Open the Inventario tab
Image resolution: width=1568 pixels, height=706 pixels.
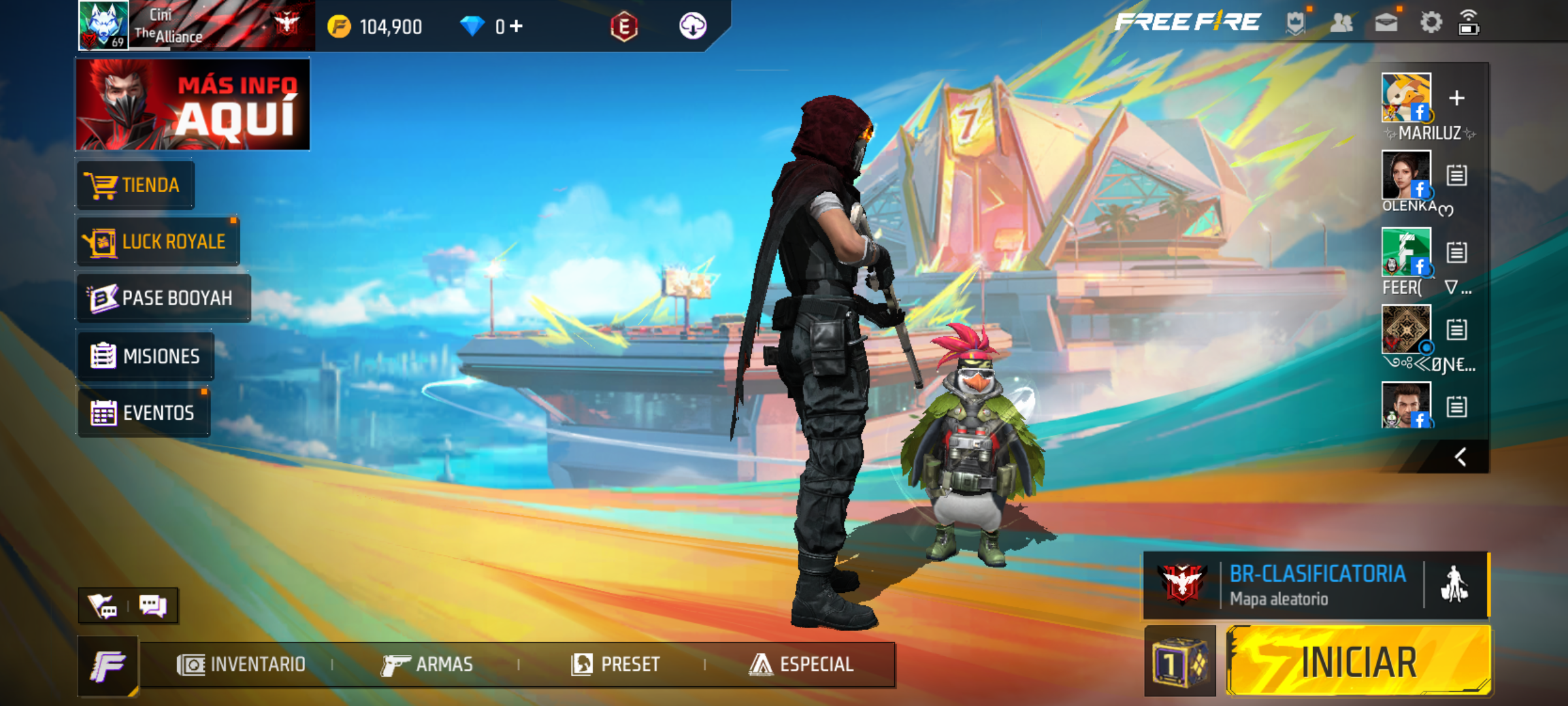242,665
